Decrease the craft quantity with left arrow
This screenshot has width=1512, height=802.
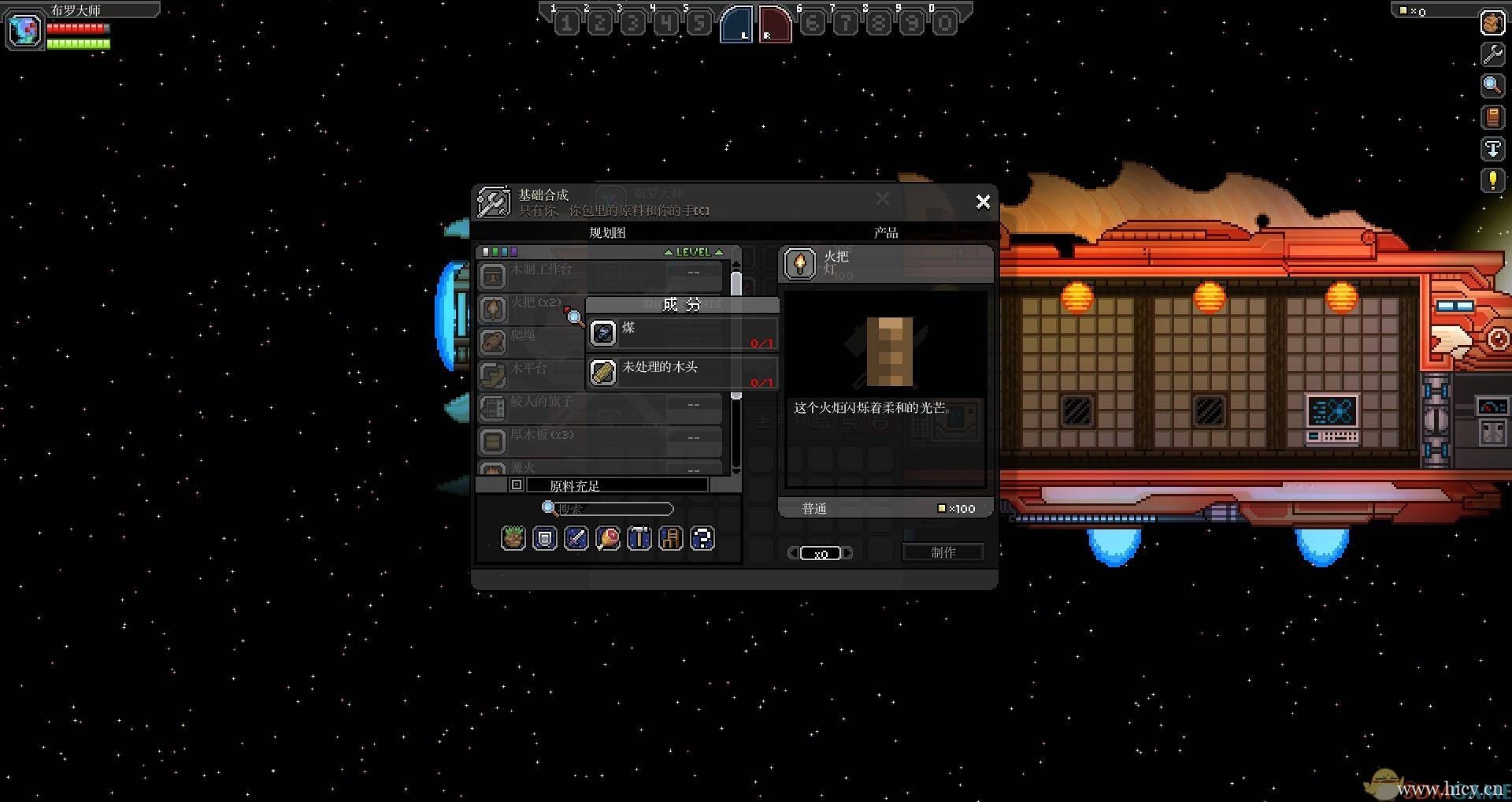tap(793, 553)
